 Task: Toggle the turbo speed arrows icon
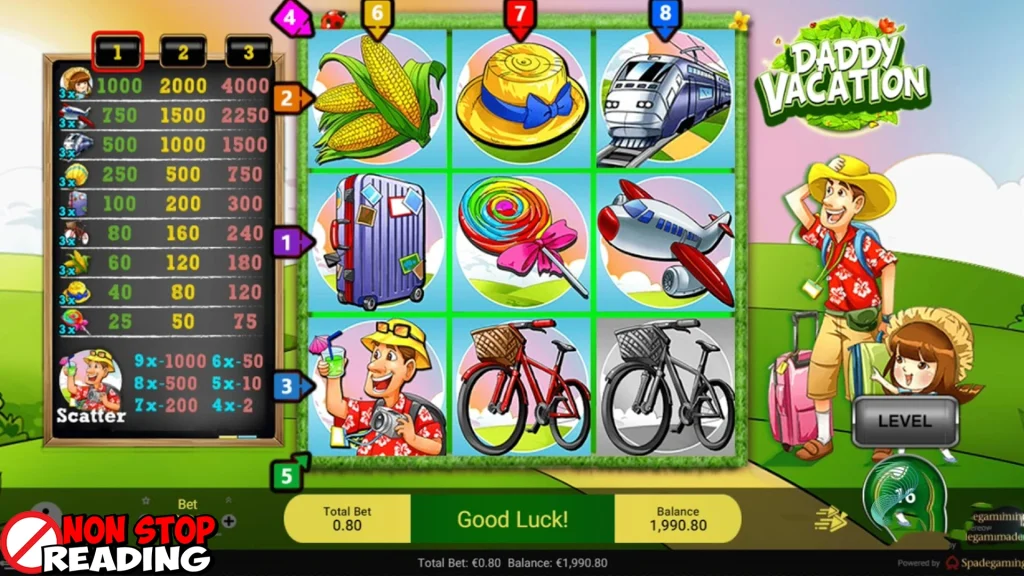(x=833, y=518)
